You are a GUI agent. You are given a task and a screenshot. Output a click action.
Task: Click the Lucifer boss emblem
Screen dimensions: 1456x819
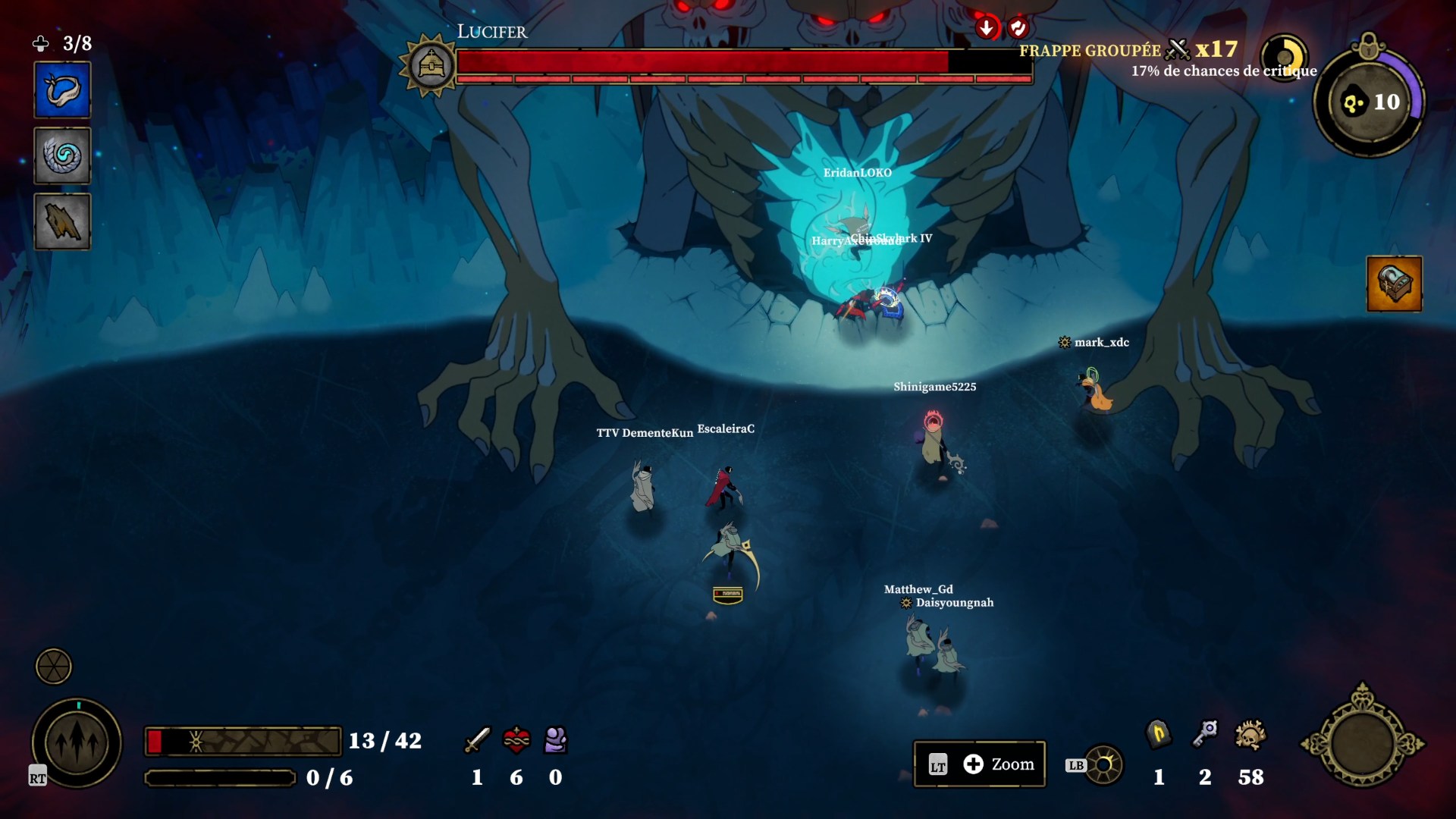(431, 66)
